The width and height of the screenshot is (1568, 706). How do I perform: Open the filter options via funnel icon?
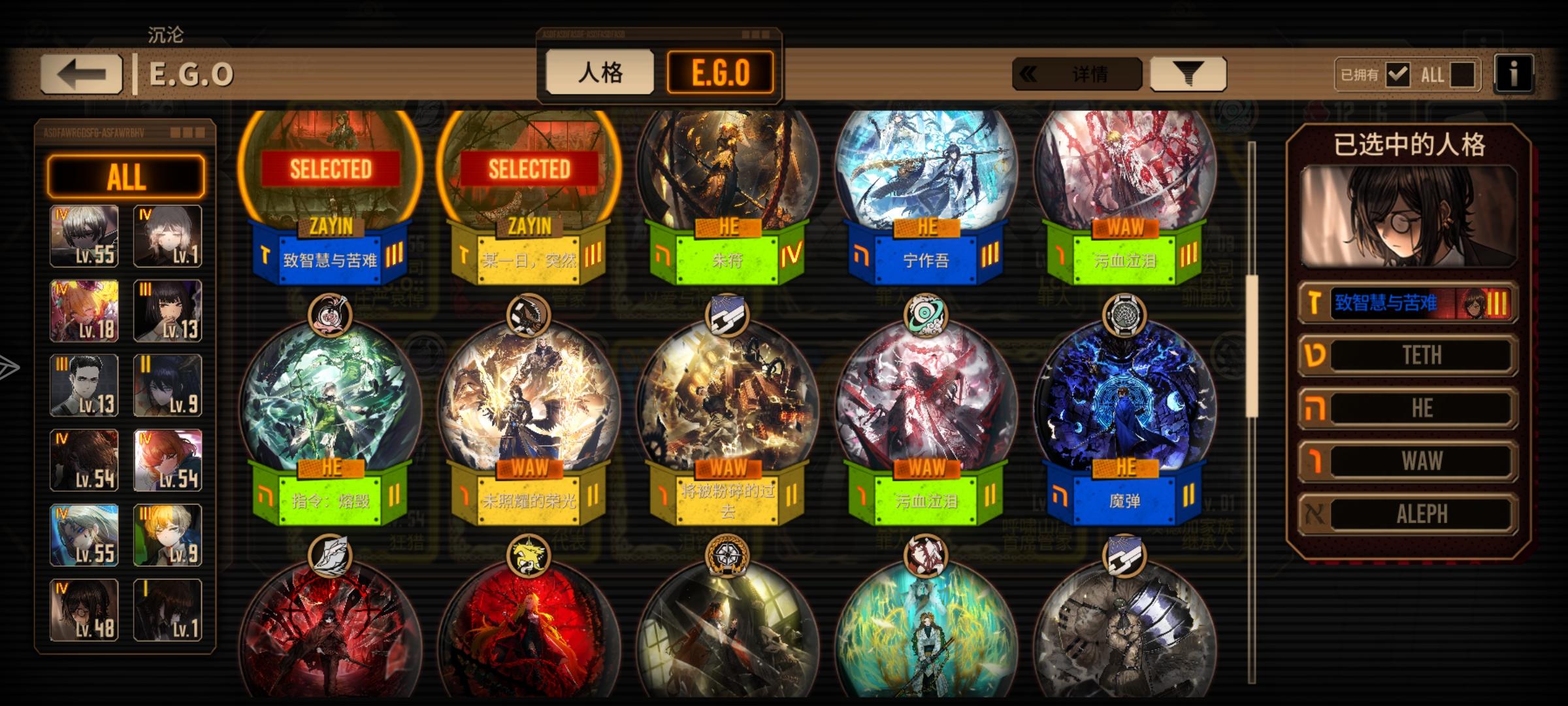(x=1188, y=73)
